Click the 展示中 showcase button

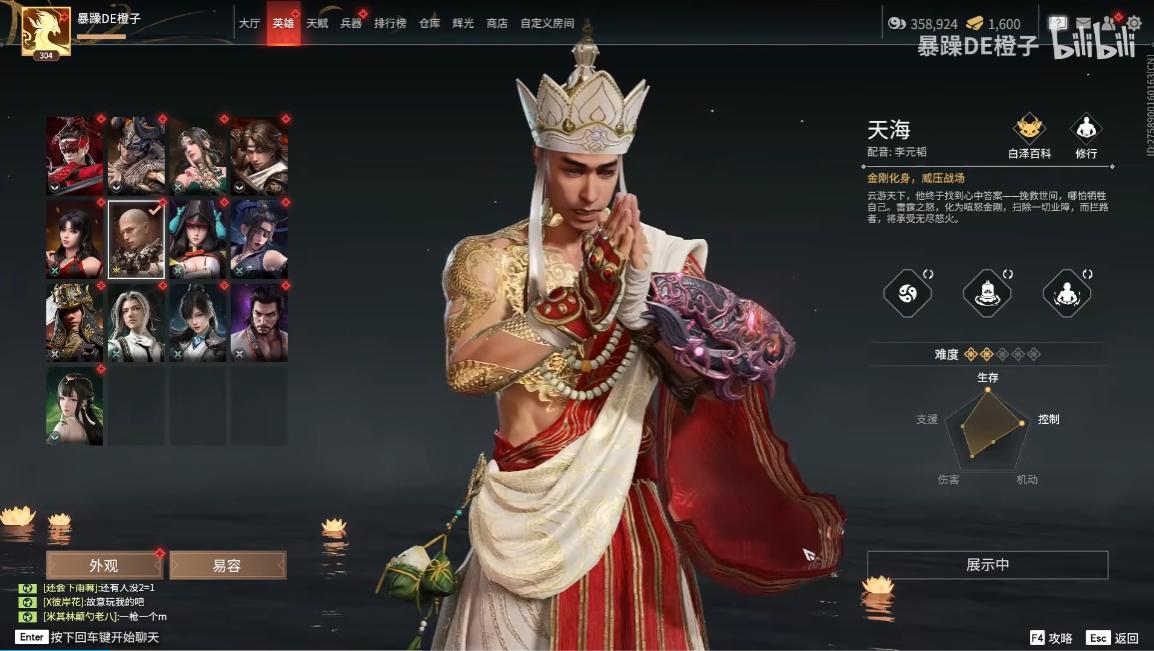tap(987, 565)
